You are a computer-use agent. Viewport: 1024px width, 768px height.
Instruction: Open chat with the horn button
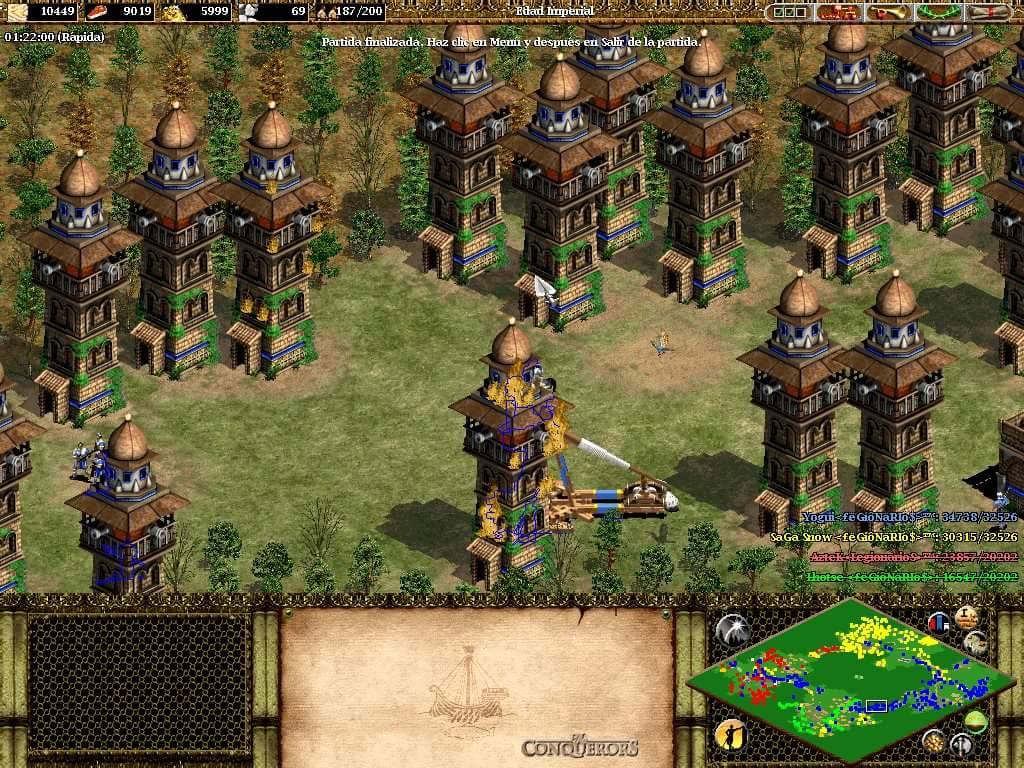tap(888, 12)
